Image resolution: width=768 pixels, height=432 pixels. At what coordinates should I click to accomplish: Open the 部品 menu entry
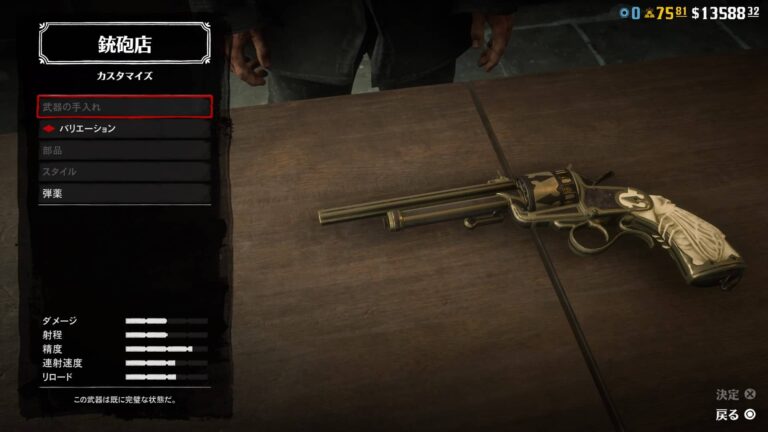(x=125, y=150)
